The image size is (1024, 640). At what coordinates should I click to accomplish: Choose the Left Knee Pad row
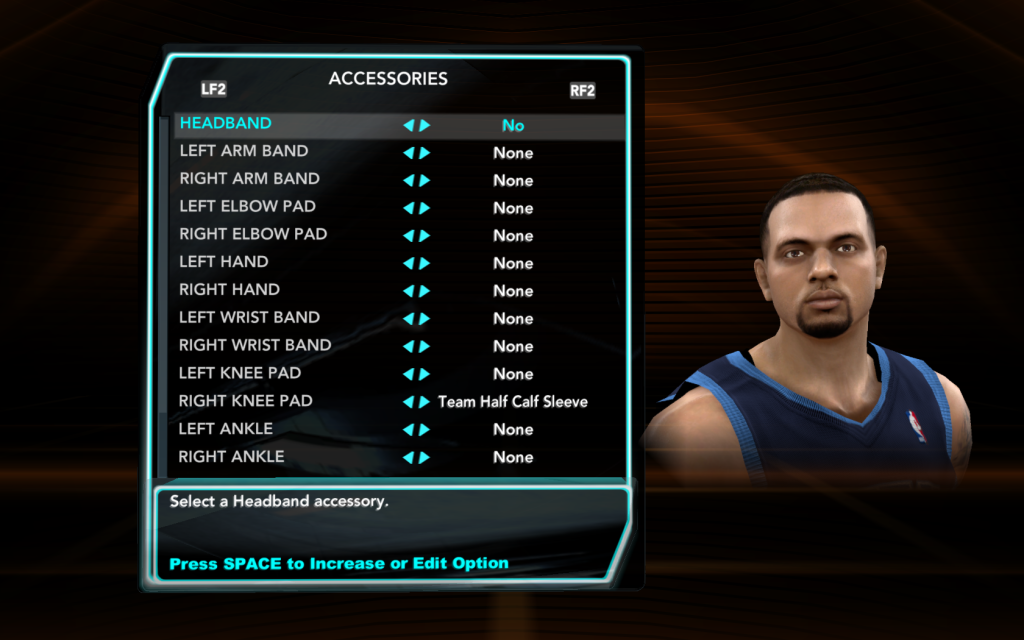[x=240, y=373]
